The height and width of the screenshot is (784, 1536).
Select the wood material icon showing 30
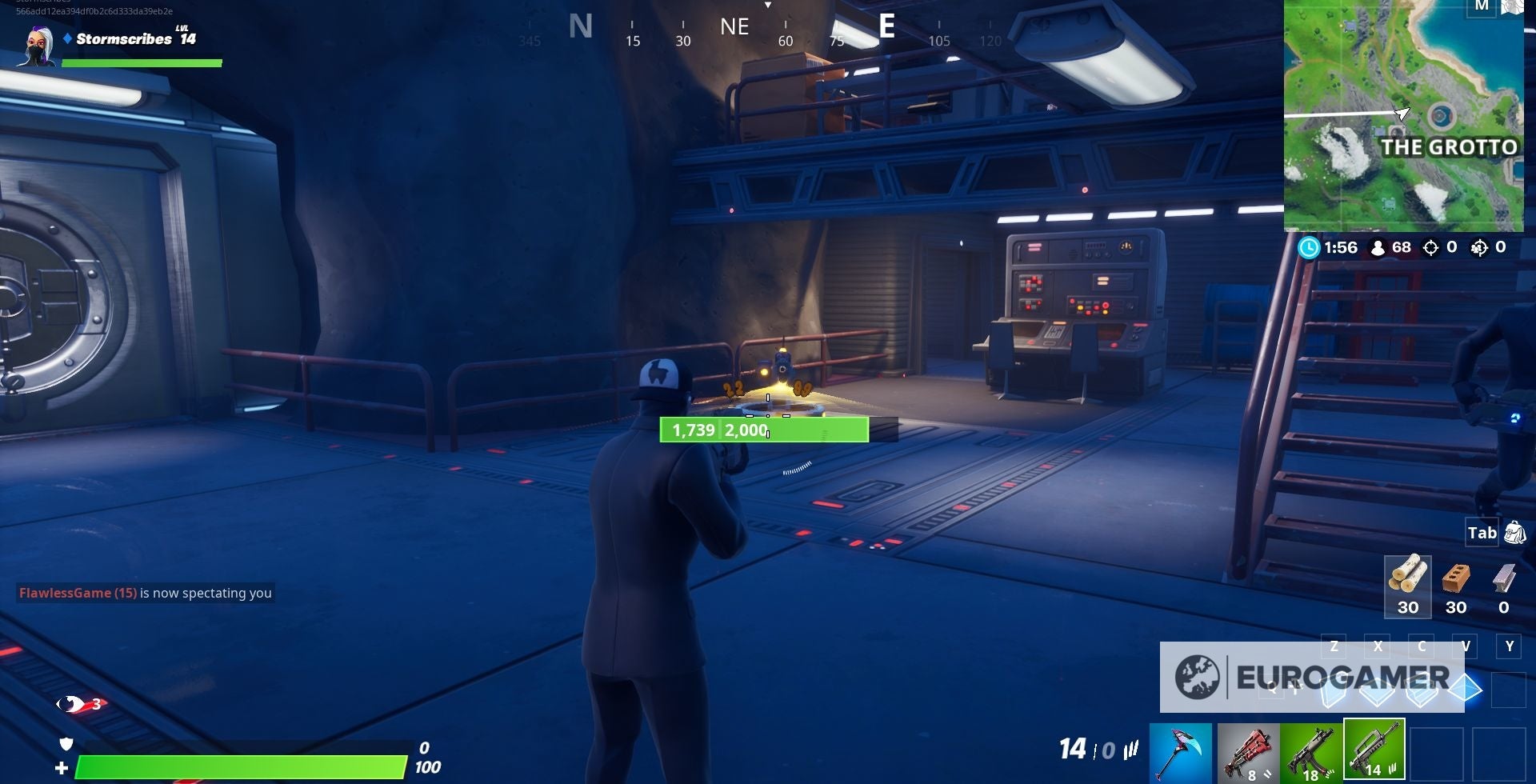(x=1408, y=588)
